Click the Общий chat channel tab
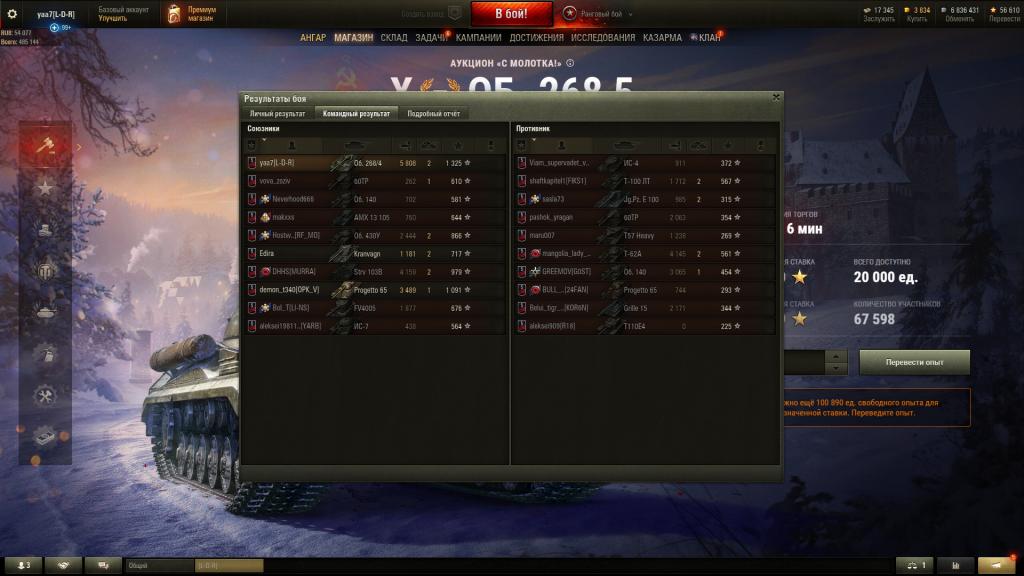Viewport: 1024px width, 576px height. (x=158, y=565)
